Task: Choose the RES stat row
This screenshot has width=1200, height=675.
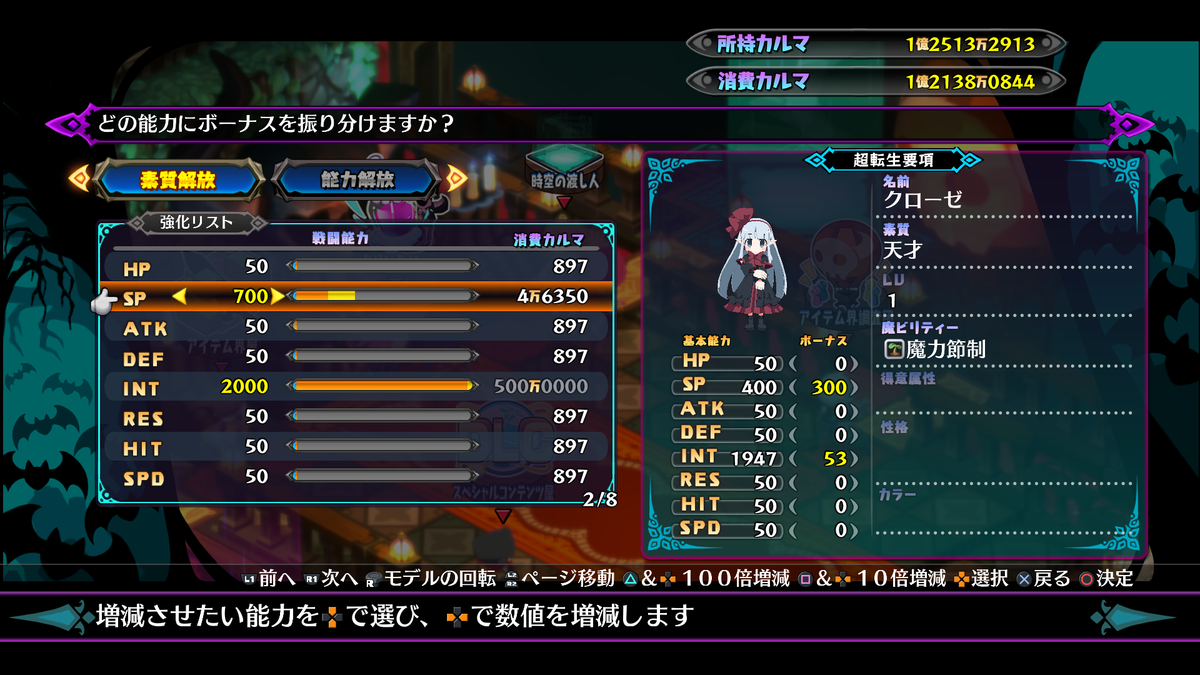Action: pos(356,417)
